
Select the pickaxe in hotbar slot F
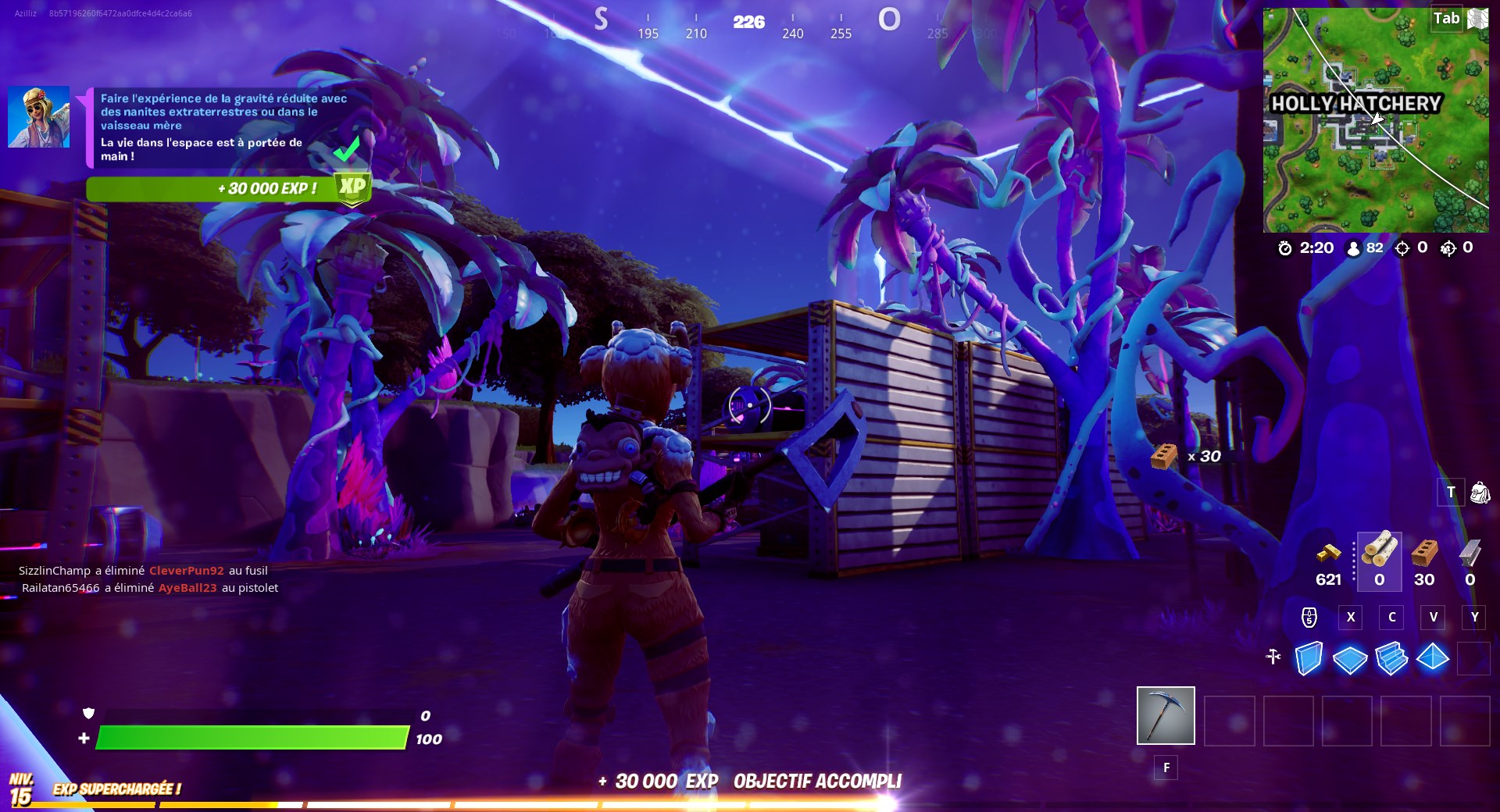tap(1165, 716)
